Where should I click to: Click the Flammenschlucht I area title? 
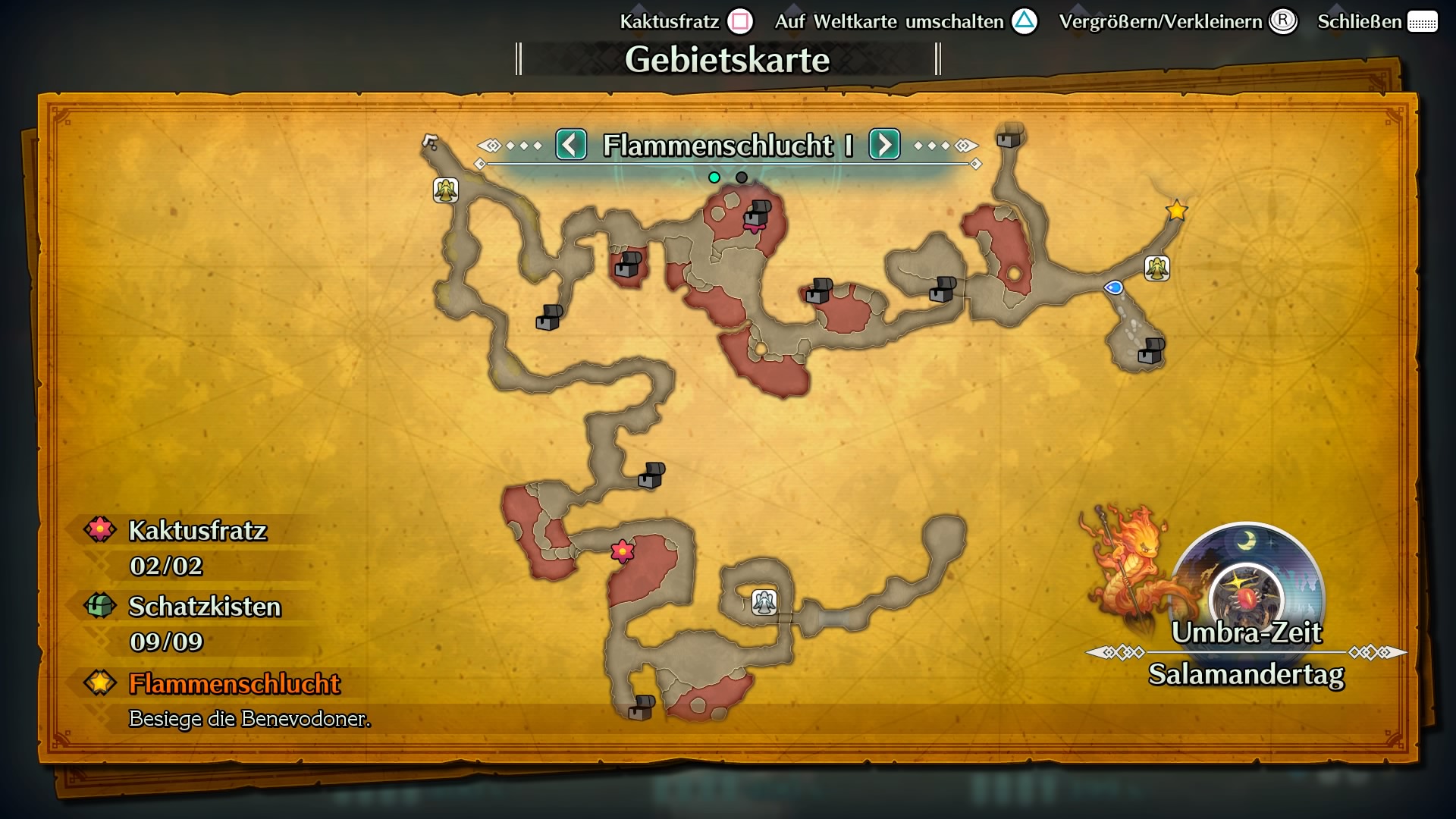(728, 146)
